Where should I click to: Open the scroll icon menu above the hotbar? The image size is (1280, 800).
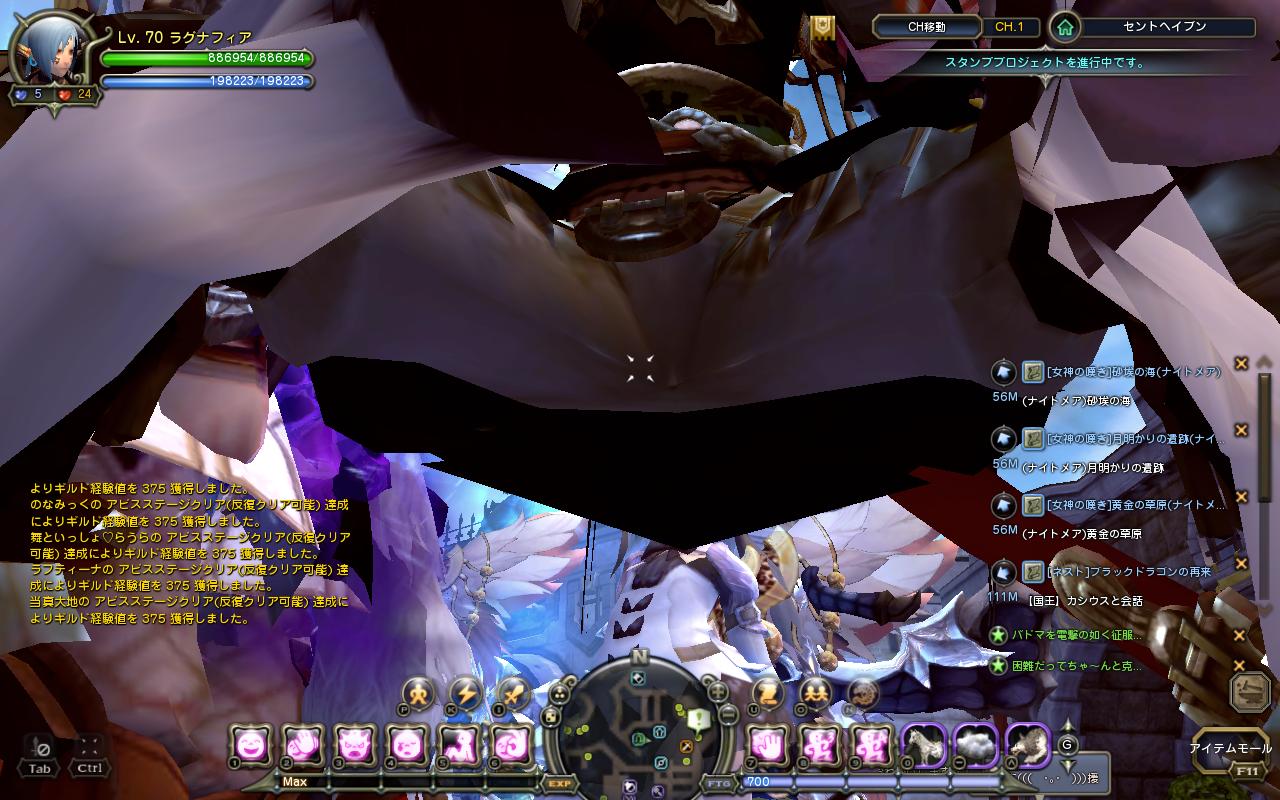tap(767, 692)
